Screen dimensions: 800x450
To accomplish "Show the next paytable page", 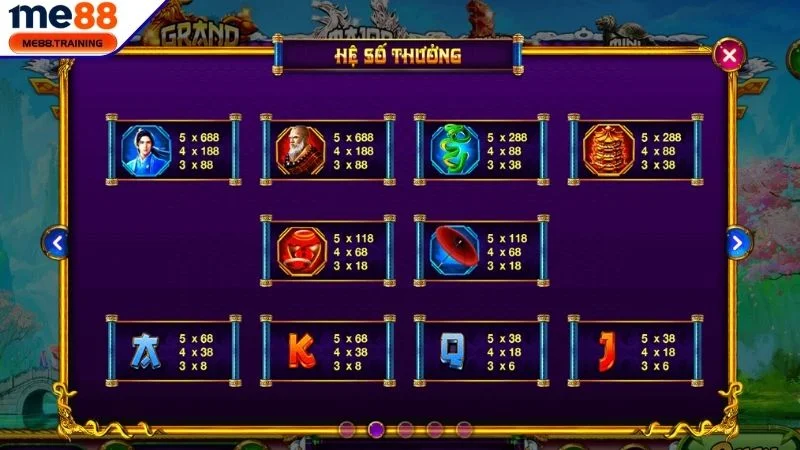I will 738,242.
